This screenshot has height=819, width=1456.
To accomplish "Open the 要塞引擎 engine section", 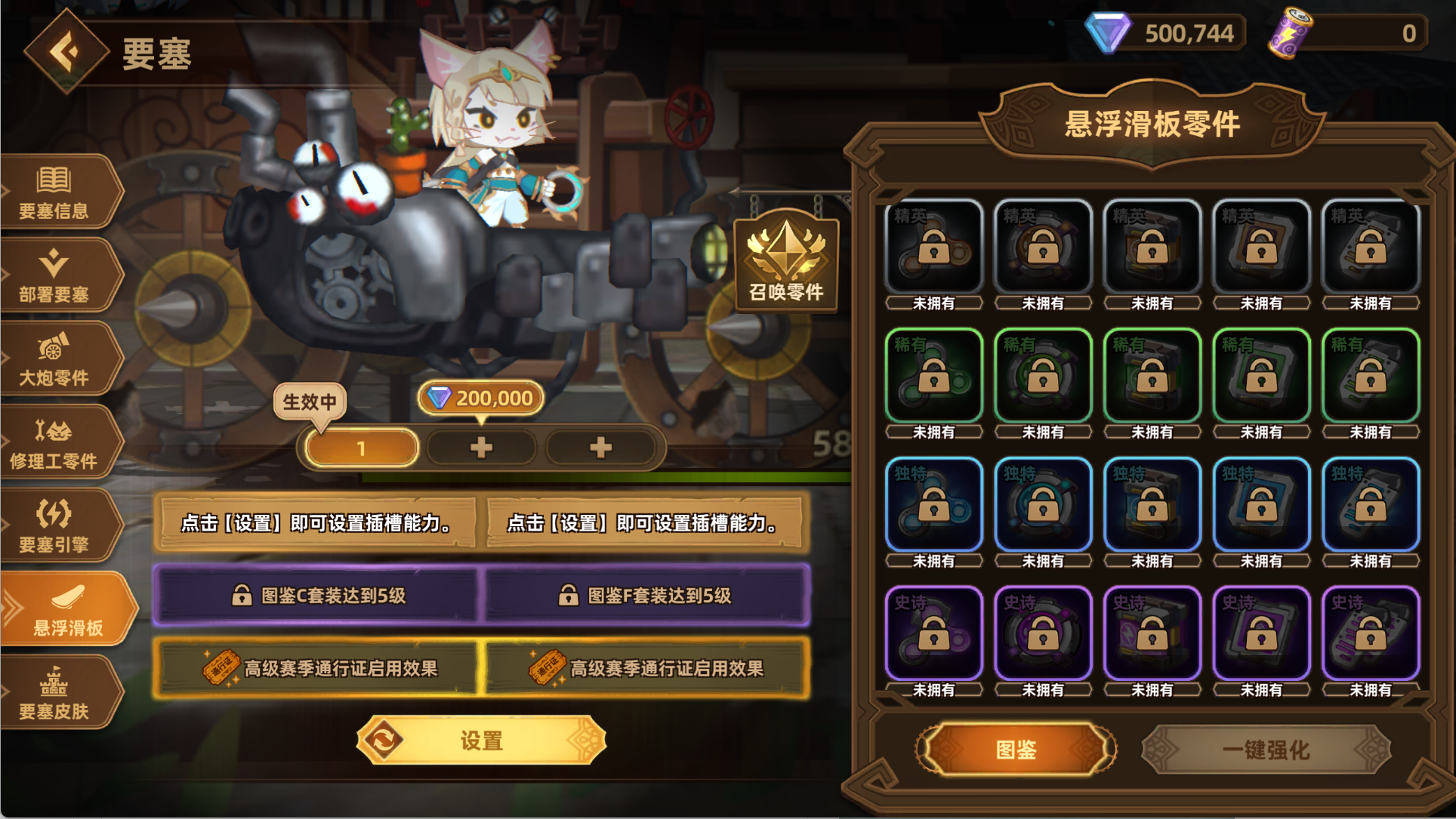I will click(53, 525).
